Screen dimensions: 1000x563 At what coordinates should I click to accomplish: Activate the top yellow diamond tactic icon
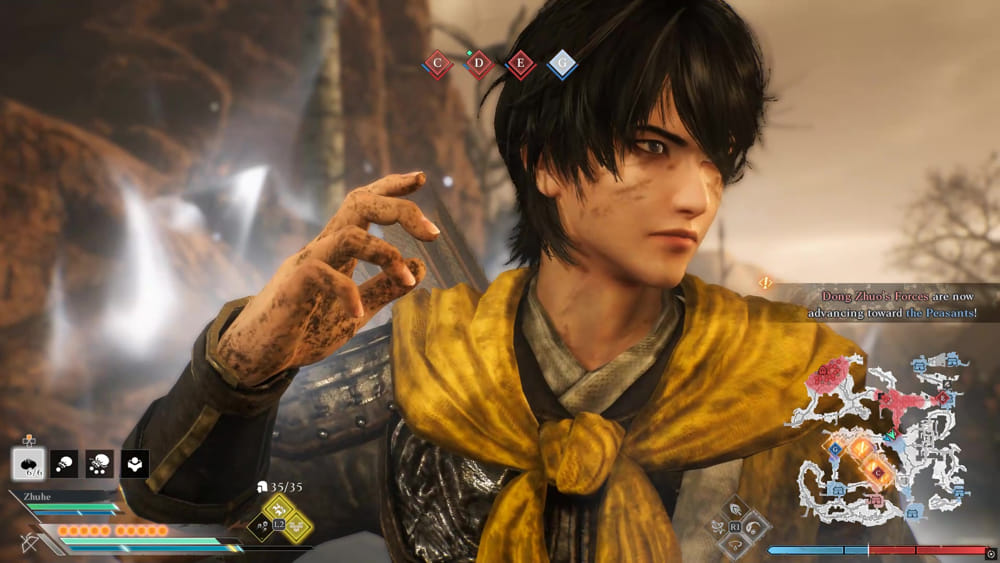coord(280,510)
